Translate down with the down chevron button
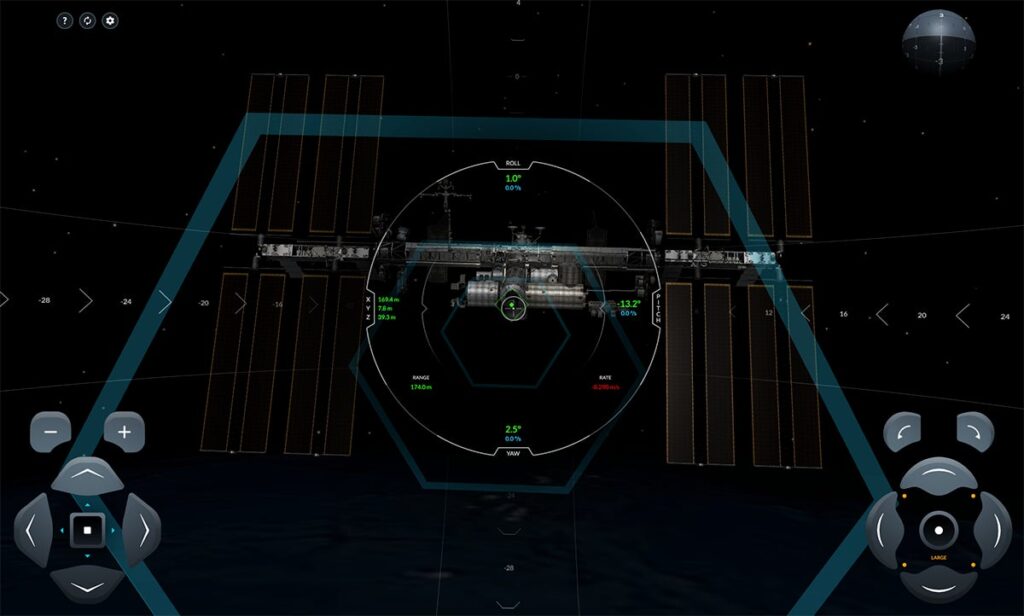This screenshot has height=616, width=1024. pyautogui.click(x=87, y=584)
